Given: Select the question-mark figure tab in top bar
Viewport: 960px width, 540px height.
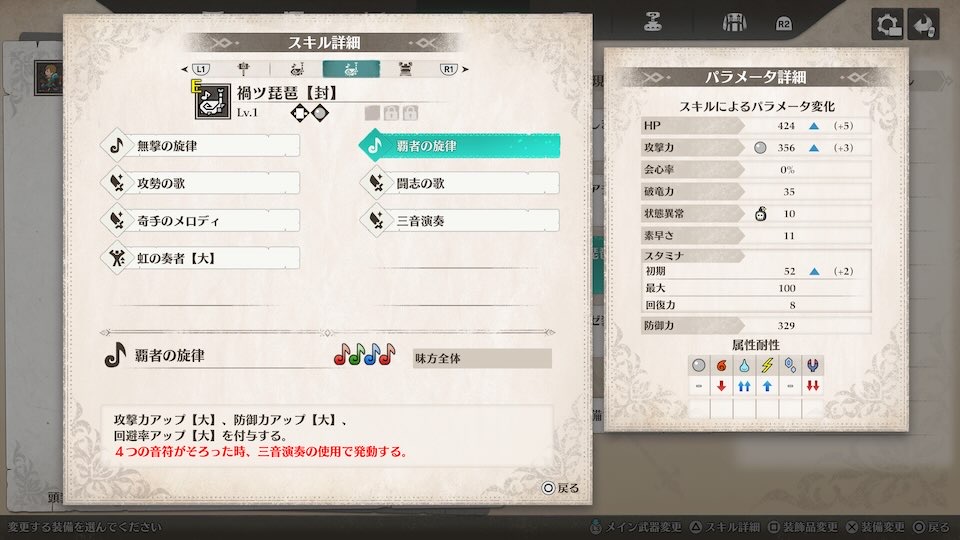Looking at the screenshot, I should tap(654, 21).
